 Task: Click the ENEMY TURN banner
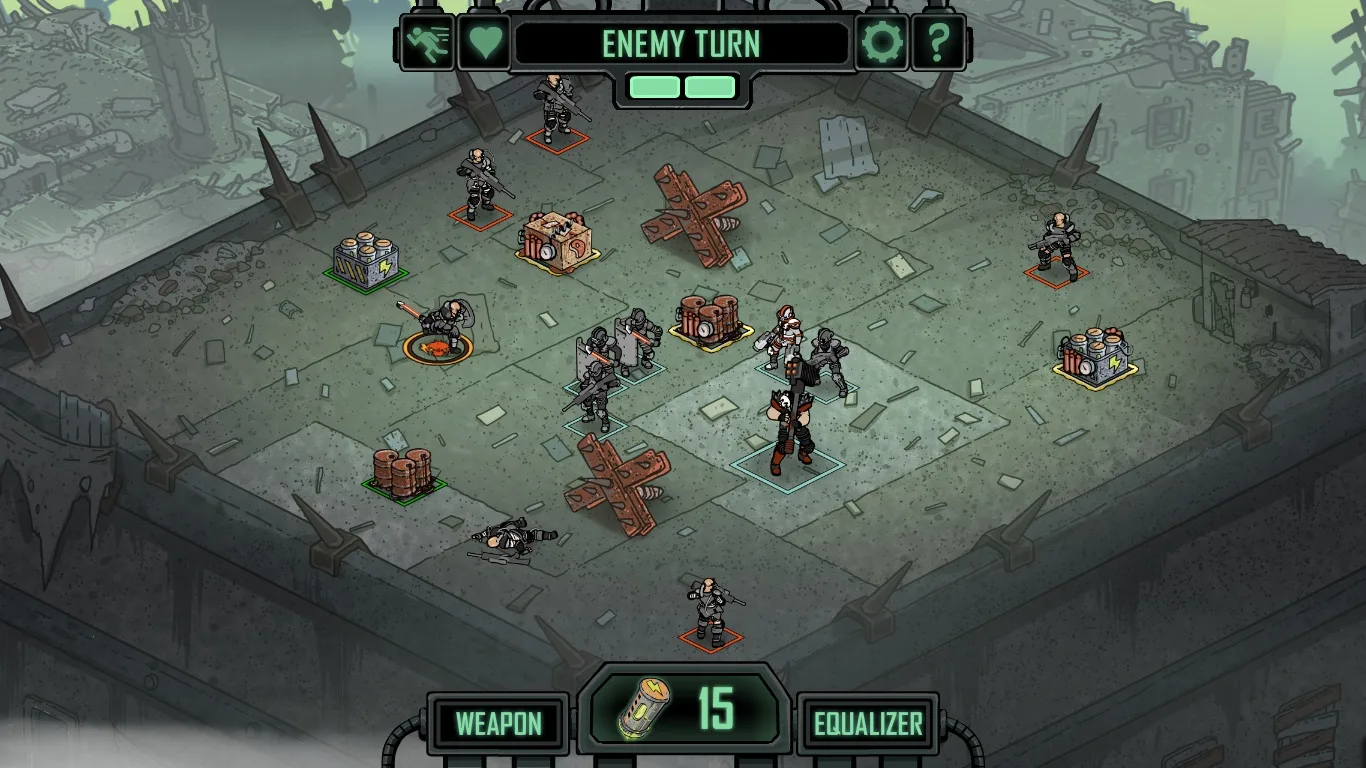[683, 43]
